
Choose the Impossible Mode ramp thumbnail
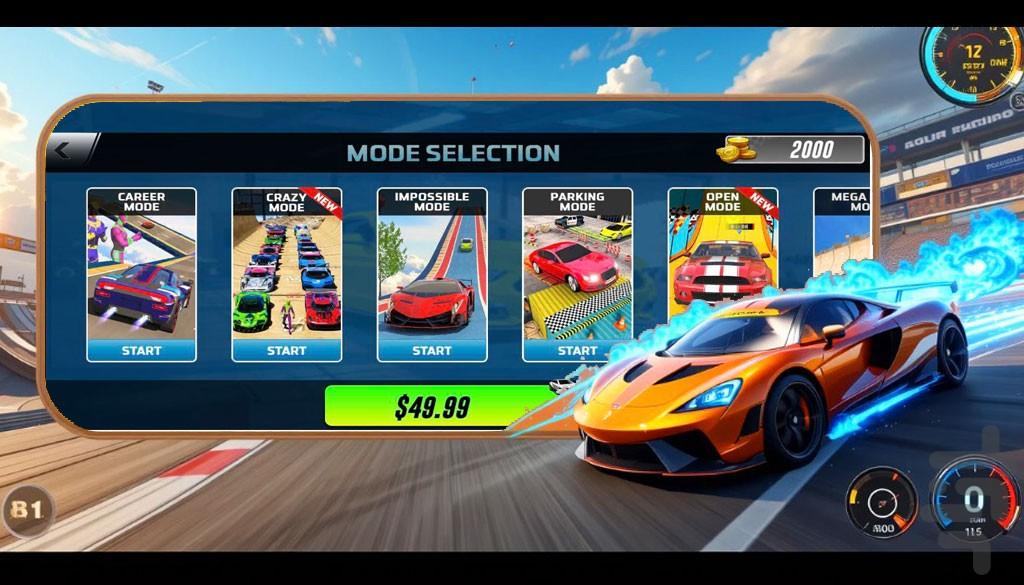coord(432,275)
